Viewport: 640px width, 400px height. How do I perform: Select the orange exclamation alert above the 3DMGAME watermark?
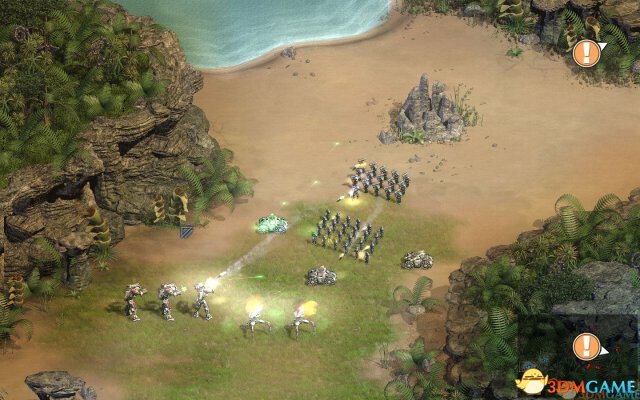pos(587,346)
